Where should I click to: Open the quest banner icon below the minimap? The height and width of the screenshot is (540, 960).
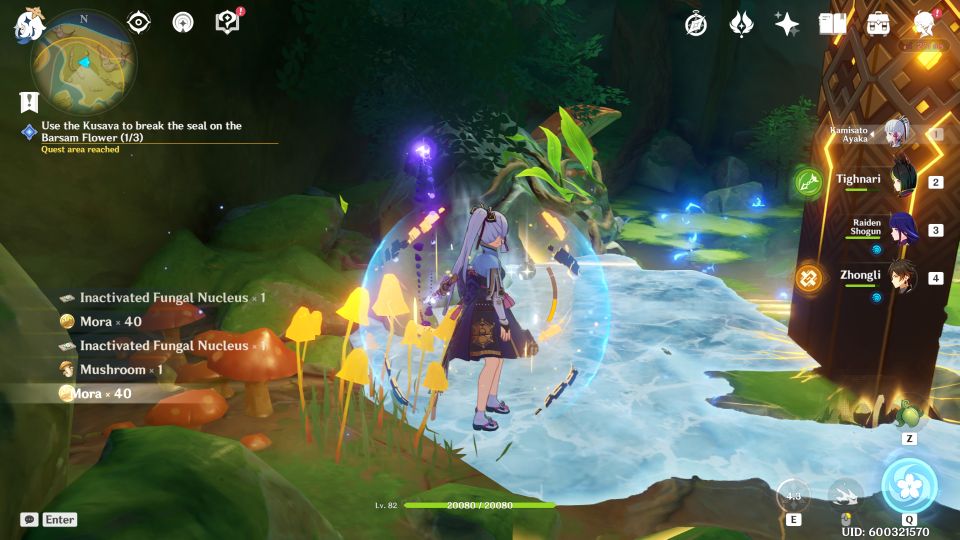click(x=28, y=101)
